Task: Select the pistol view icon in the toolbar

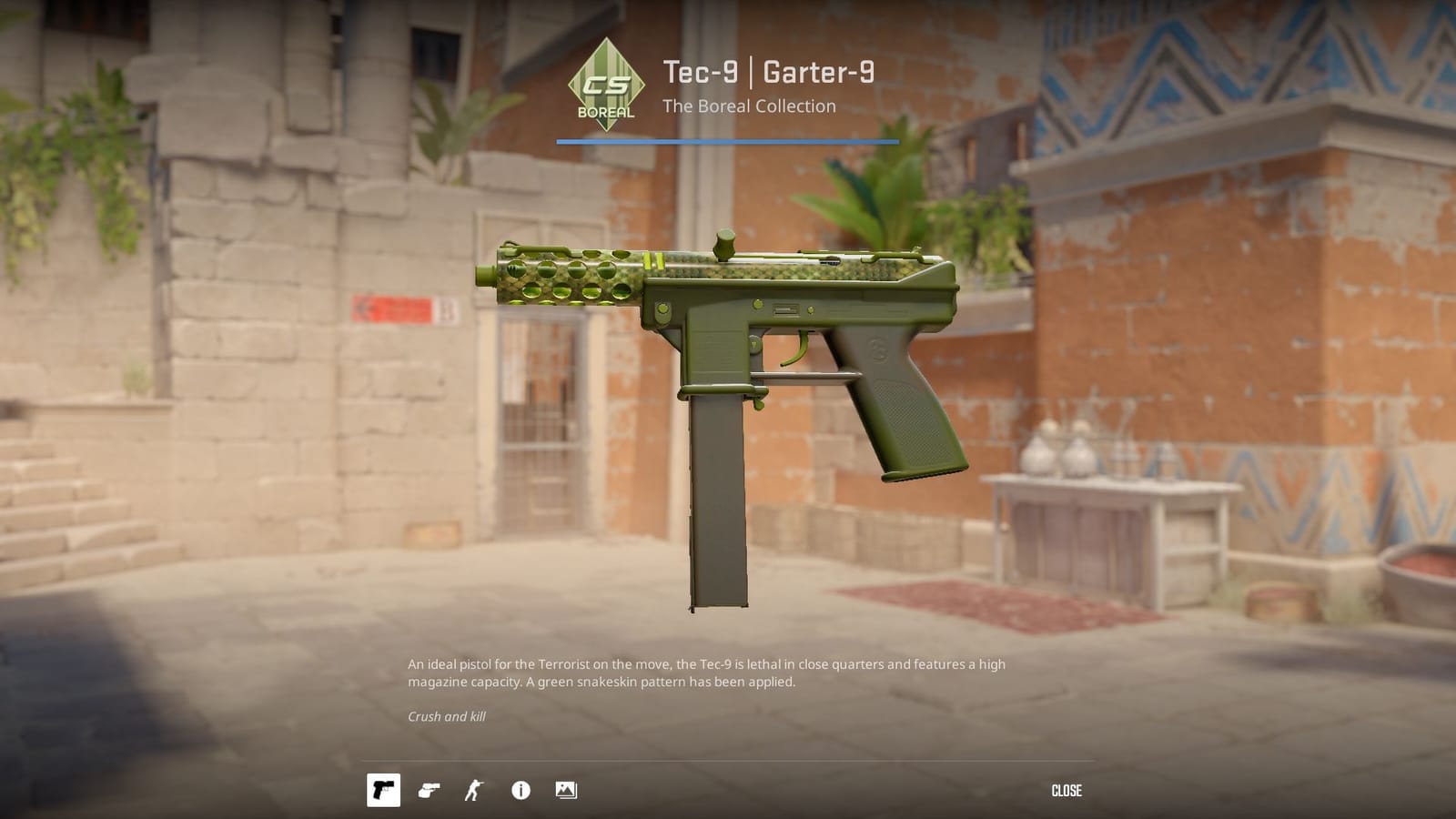Action: (x=383, y=790)
